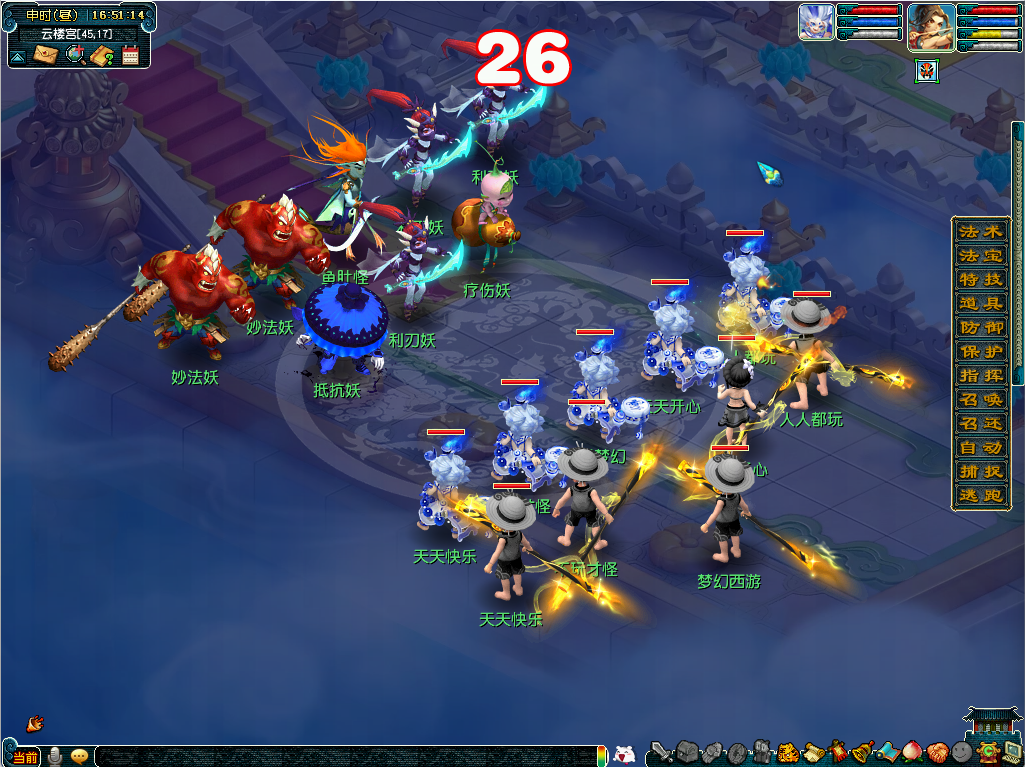1025x767 pixels.
Task: Click the 当前 chat channel button
Action: pos(25,757)
